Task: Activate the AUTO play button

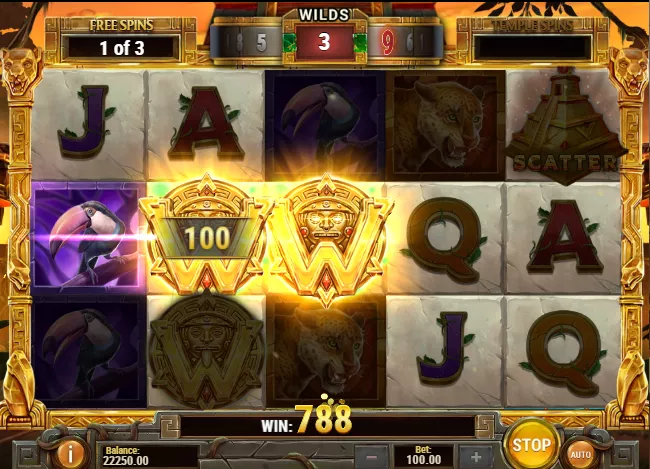Action: coord(580,452)
